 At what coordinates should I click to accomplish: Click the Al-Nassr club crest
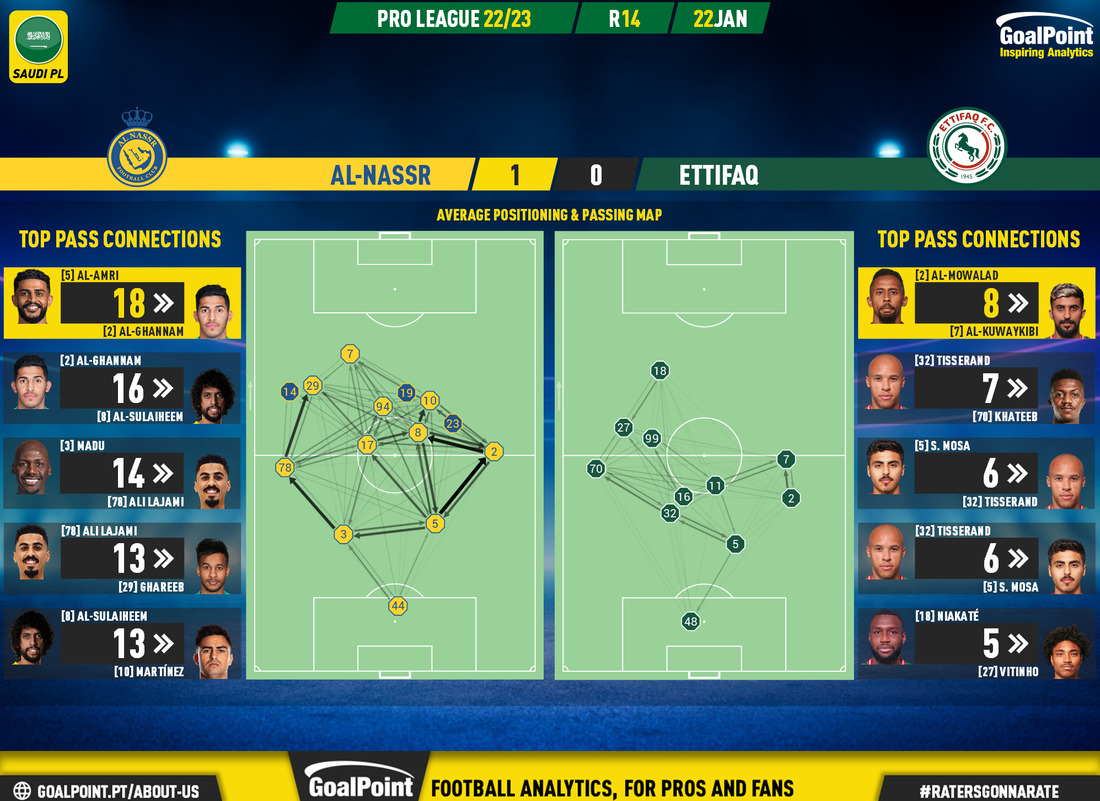pos(137,147)
